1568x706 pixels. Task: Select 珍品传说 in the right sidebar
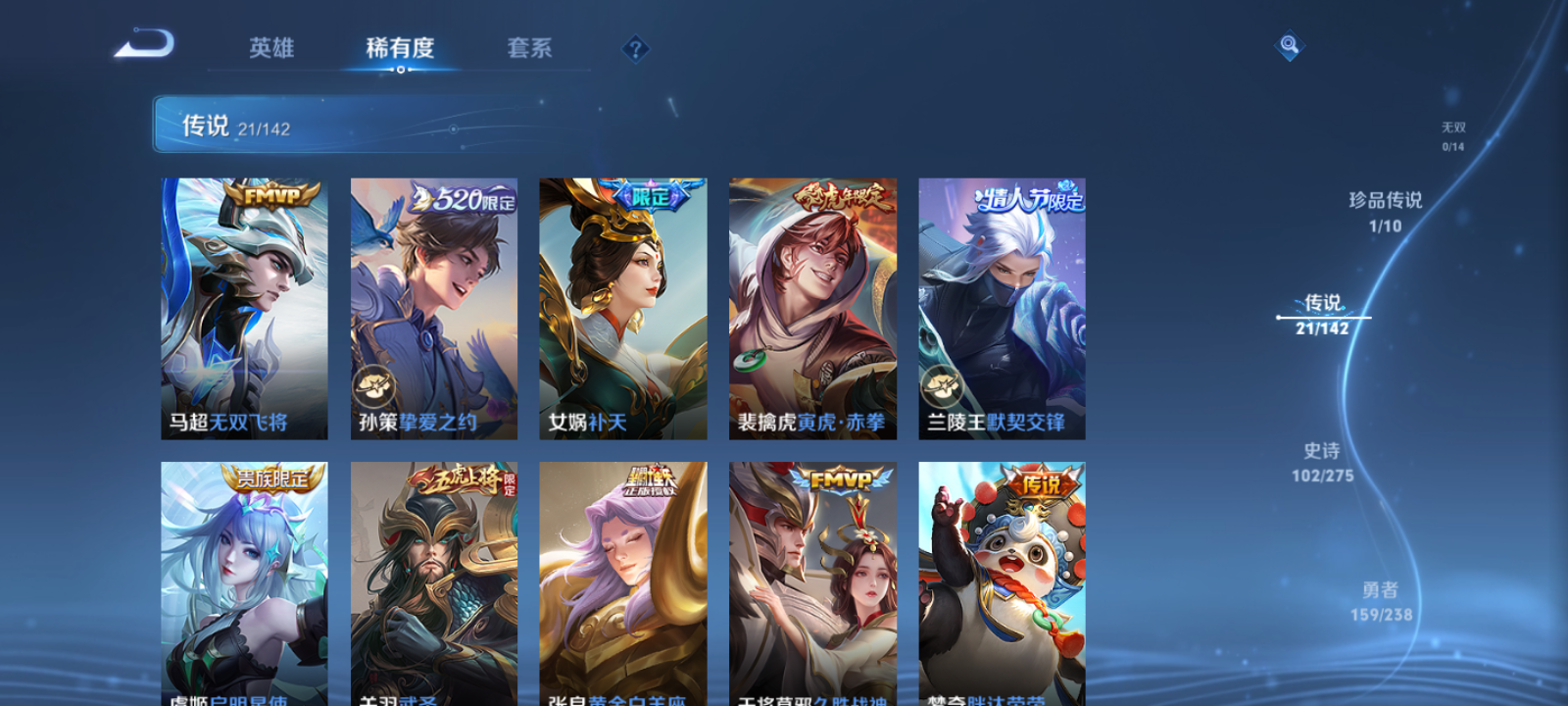(1387, 212)
